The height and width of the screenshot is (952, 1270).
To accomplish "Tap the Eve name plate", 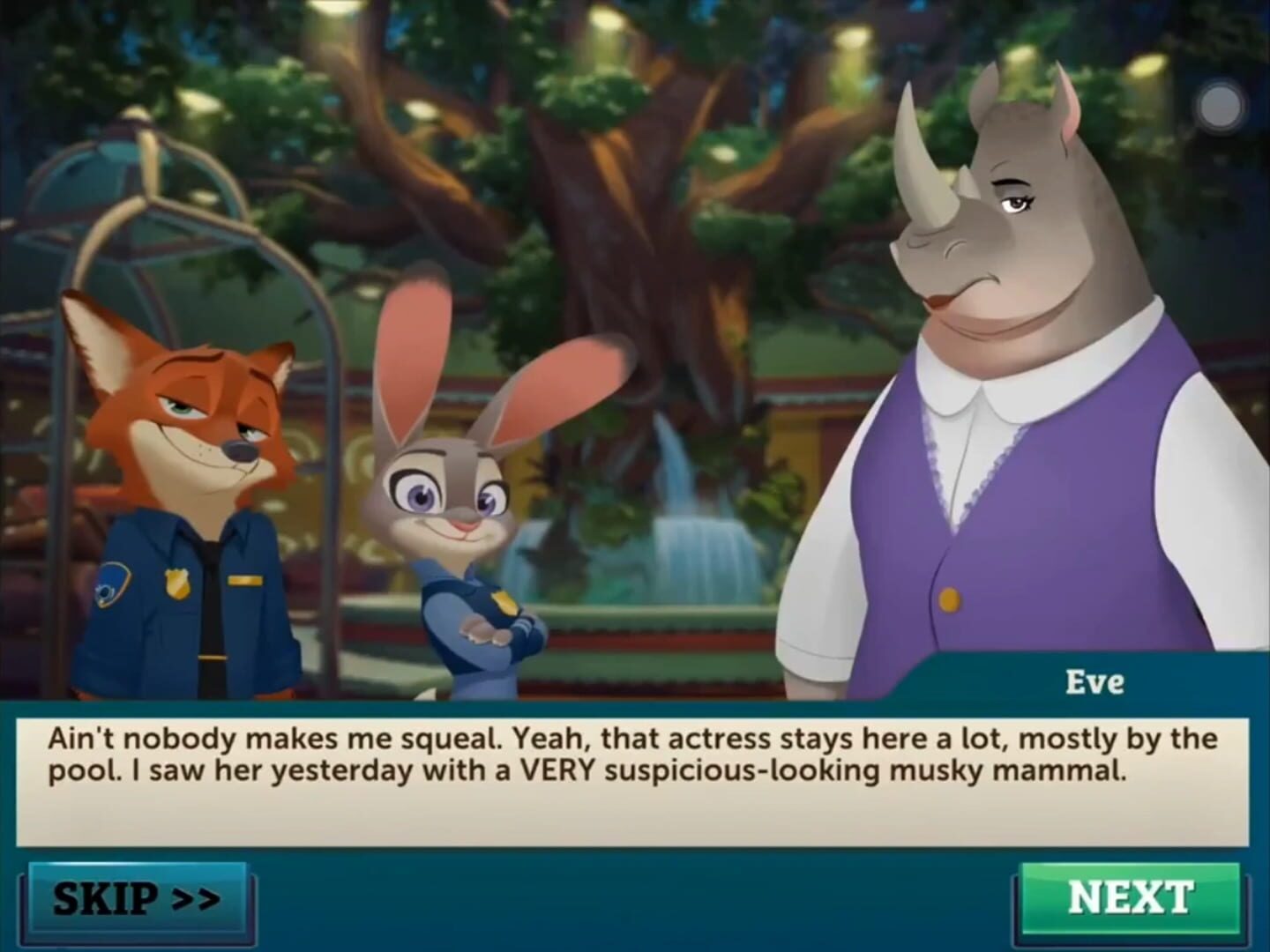I will 1096,681.
